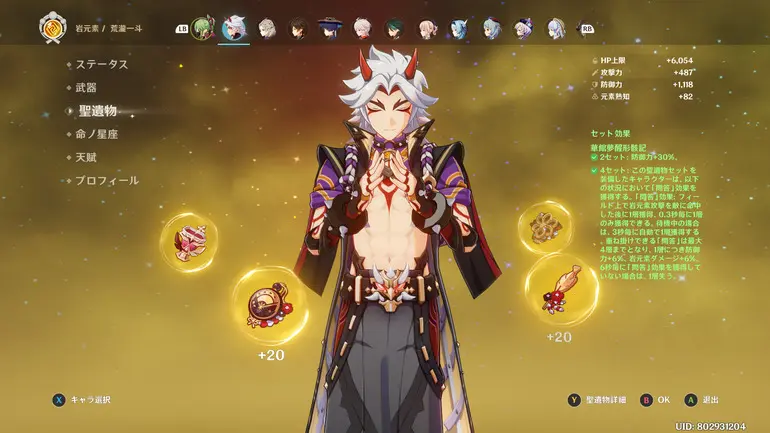
Task: Switch to the 天賦 menu entry
Action: click(x=87, y=158)
